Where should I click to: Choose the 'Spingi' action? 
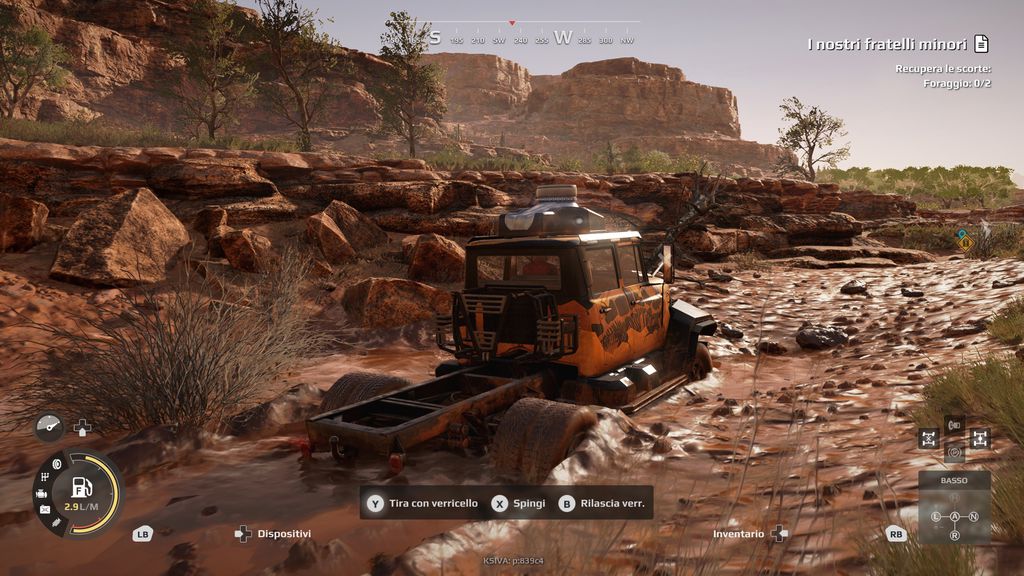click(519, 503)
